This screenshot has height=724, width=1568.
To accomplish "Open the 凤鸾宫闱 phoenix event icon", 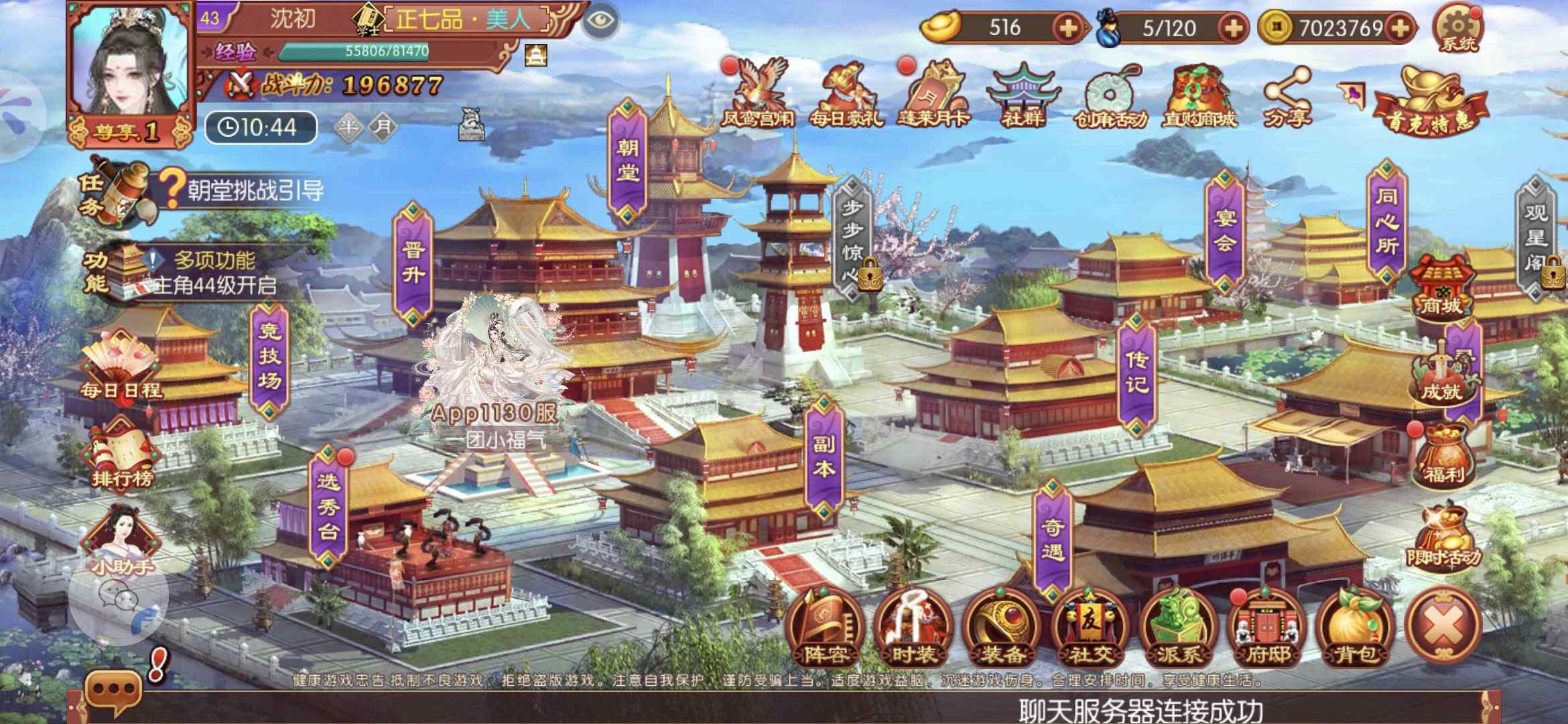I will (x=758, y=94).
